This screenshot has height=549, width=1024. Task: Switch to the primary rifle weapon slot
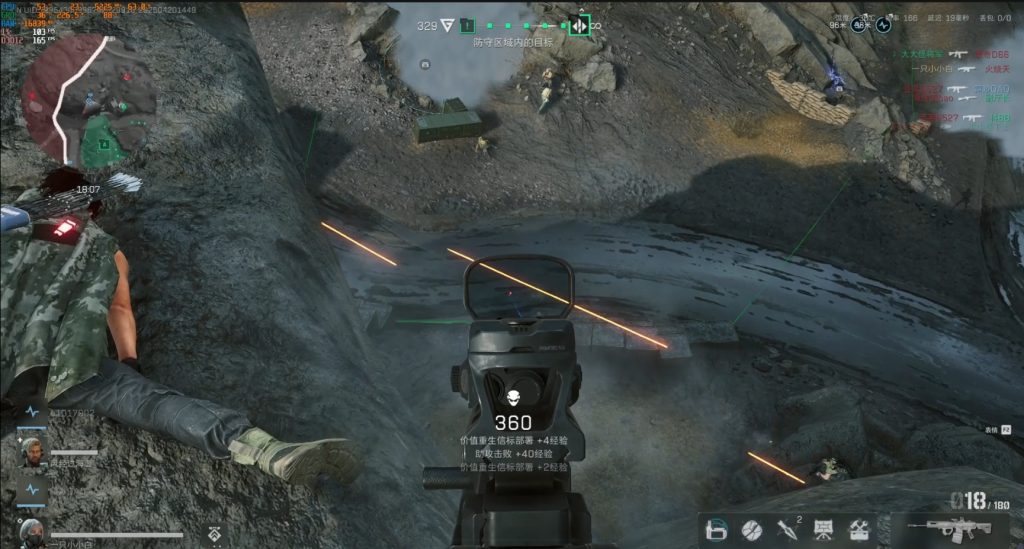pyautogui.click(x=957, y=527)
